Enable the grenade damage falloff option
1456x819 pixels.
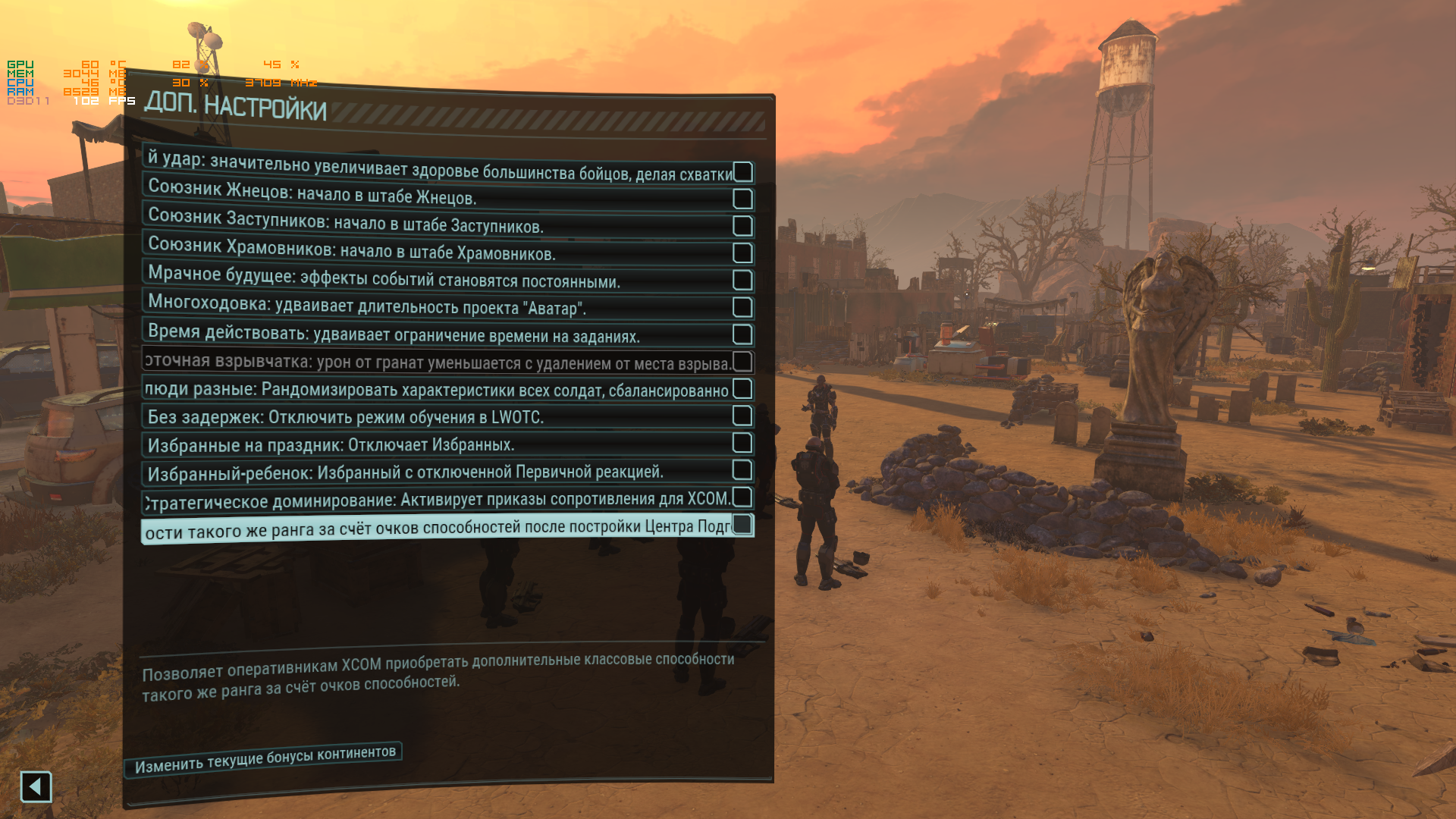tap(742, 361)
